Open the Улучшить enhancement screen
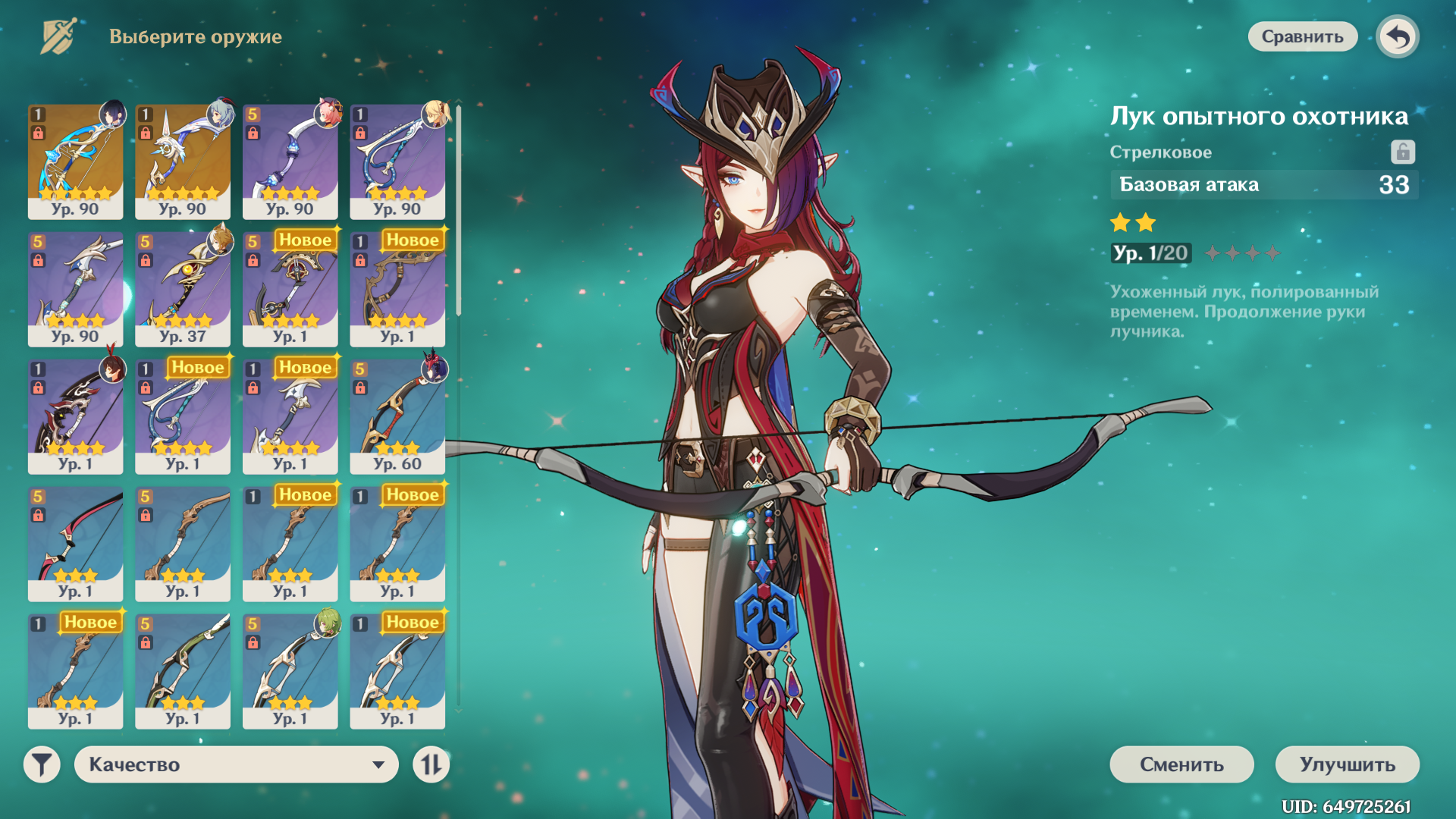 (x=1347, y=764)
